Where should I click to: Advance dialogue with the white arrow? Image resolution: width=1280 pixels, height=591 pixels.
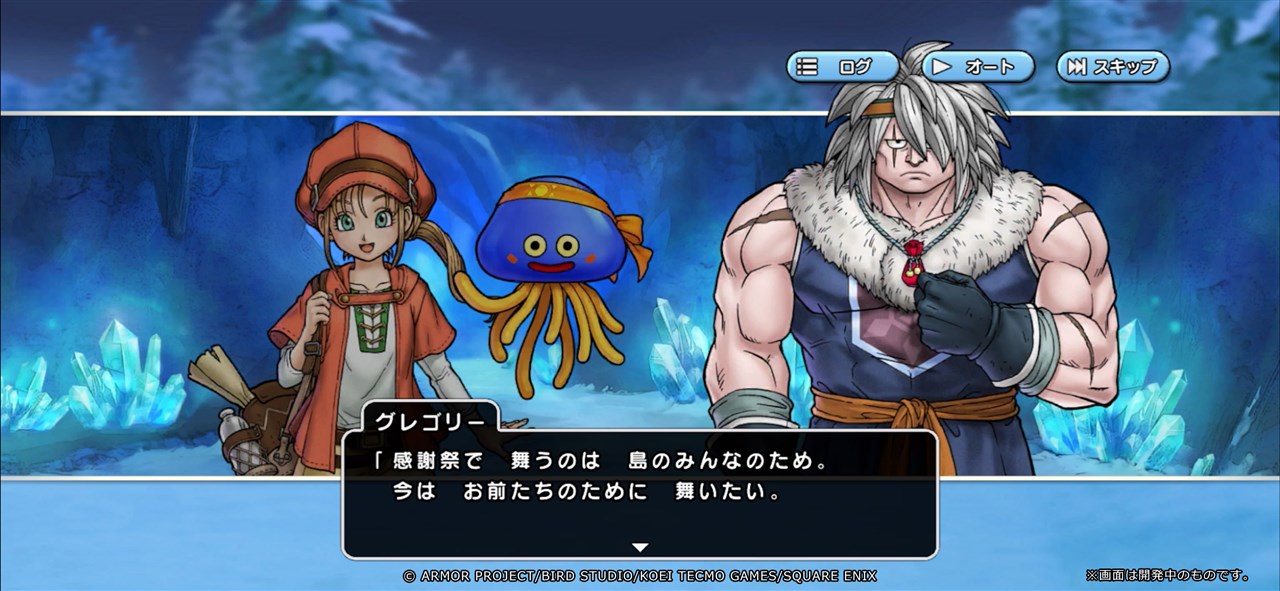click(x=640, y=547)
